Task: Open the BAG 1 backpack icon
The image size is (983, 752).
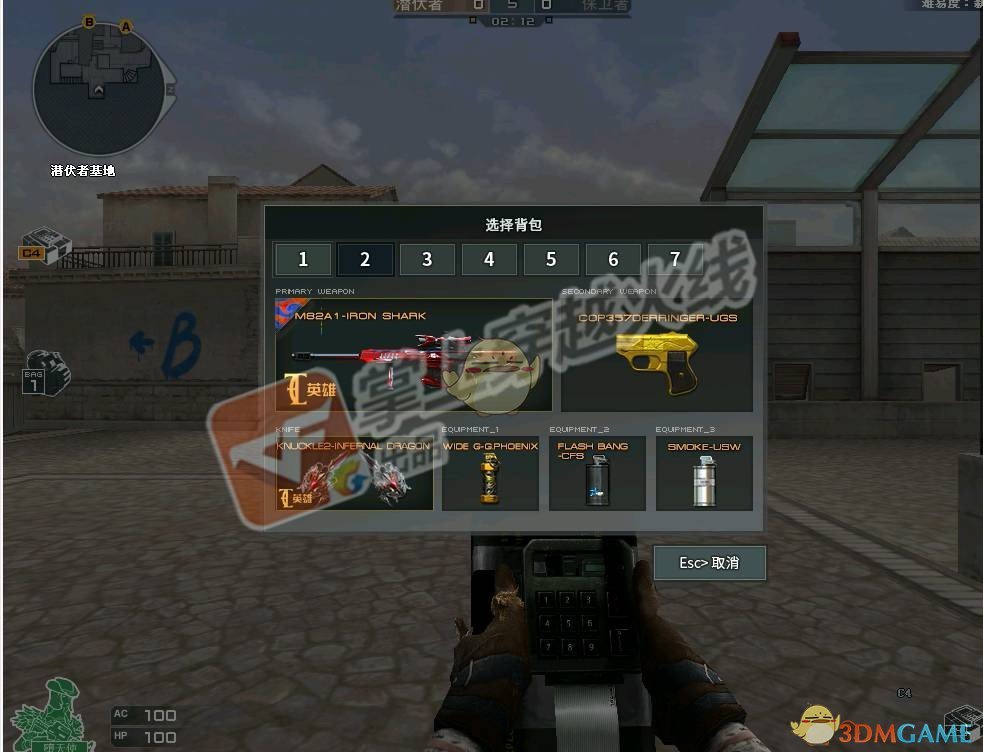Action: coord(44,372)
